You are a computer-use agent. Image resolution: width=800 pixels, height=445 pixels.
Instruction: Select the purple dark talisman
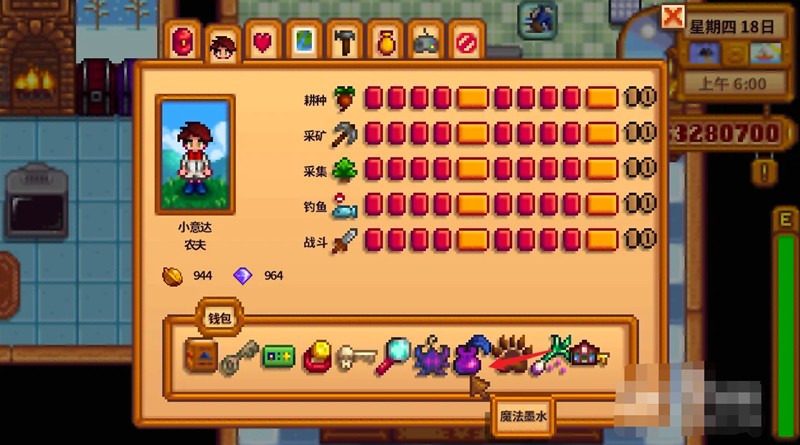coord(431,357)
